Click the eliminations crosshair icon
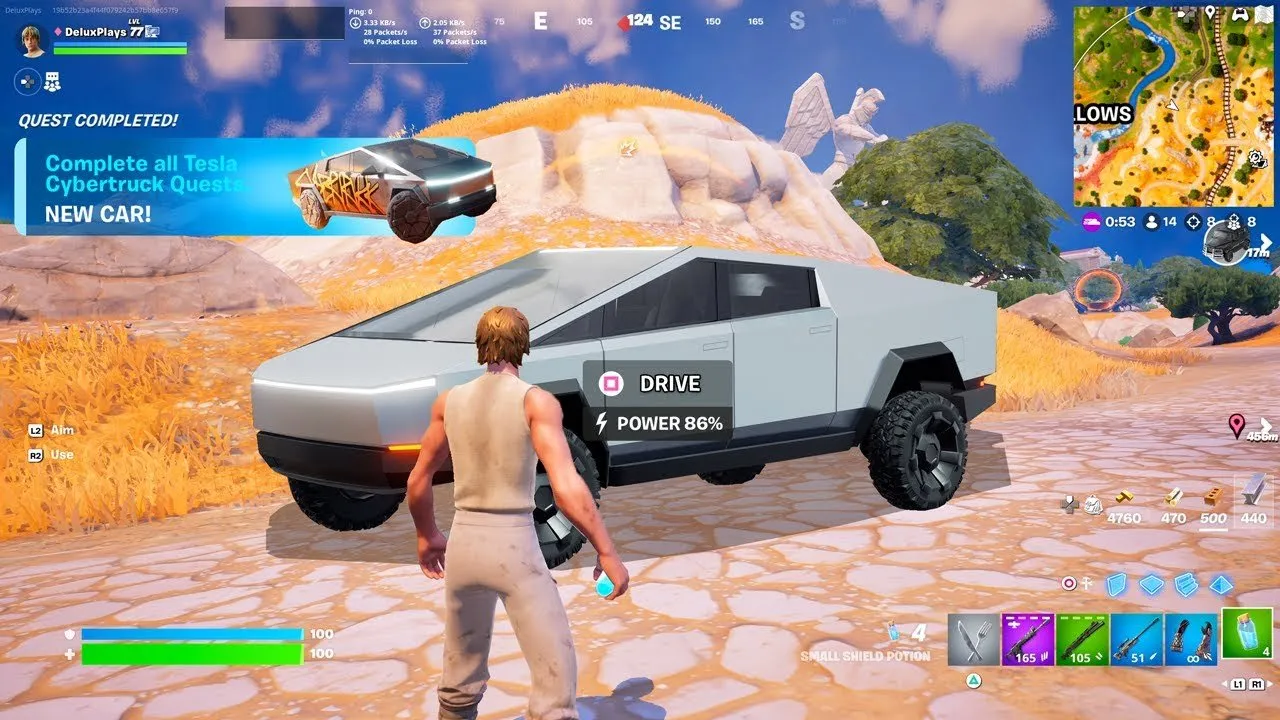The height and width of the screenshot is (720, 1280). [1193, 222]
